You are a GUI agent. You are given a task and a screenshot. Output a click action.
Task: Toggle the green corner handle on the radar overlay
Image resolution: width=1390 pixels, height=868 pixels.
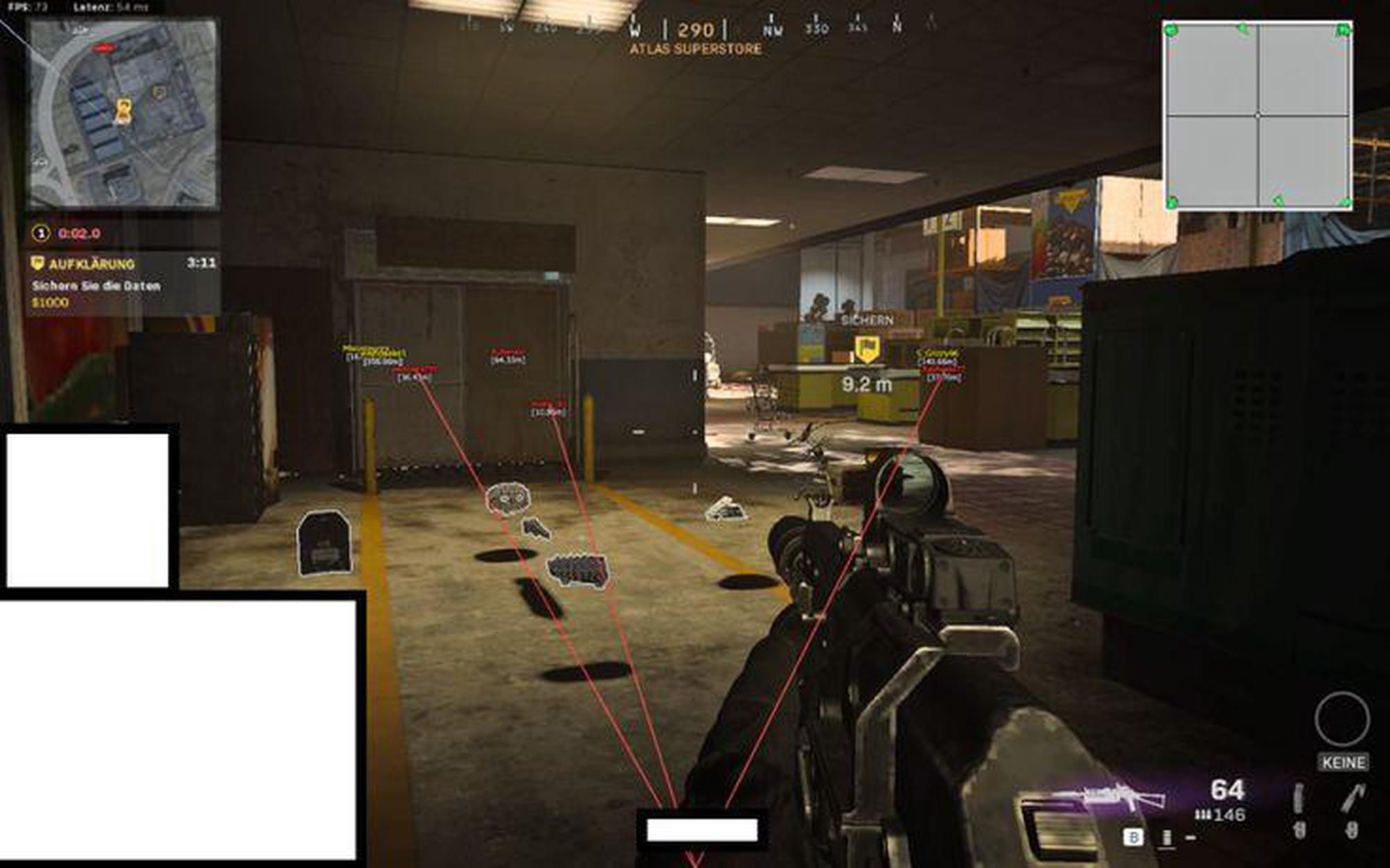coord(1169,29)
